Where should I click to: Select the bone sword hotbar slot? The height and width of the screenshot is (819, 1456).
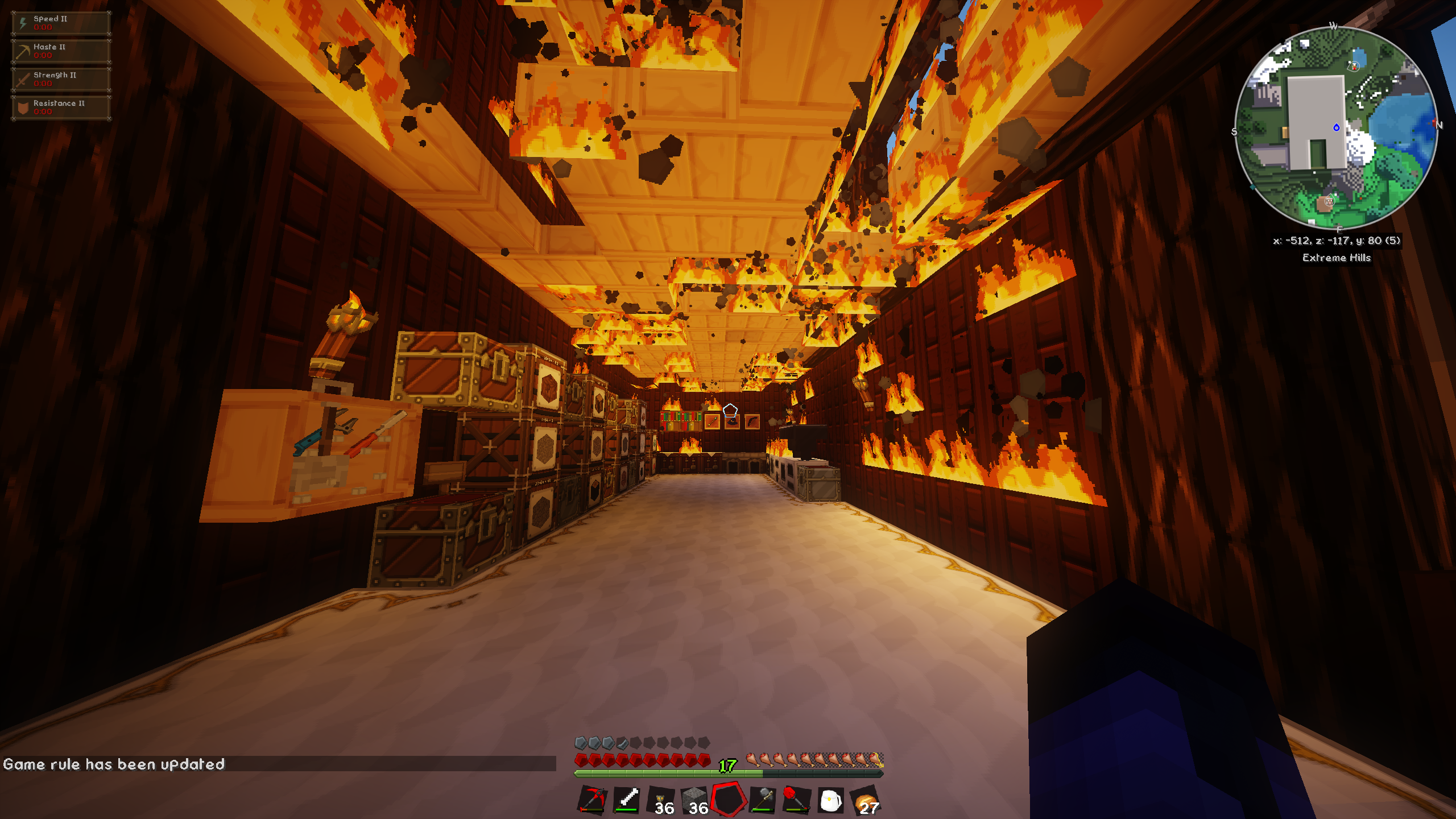coord(626,800)
